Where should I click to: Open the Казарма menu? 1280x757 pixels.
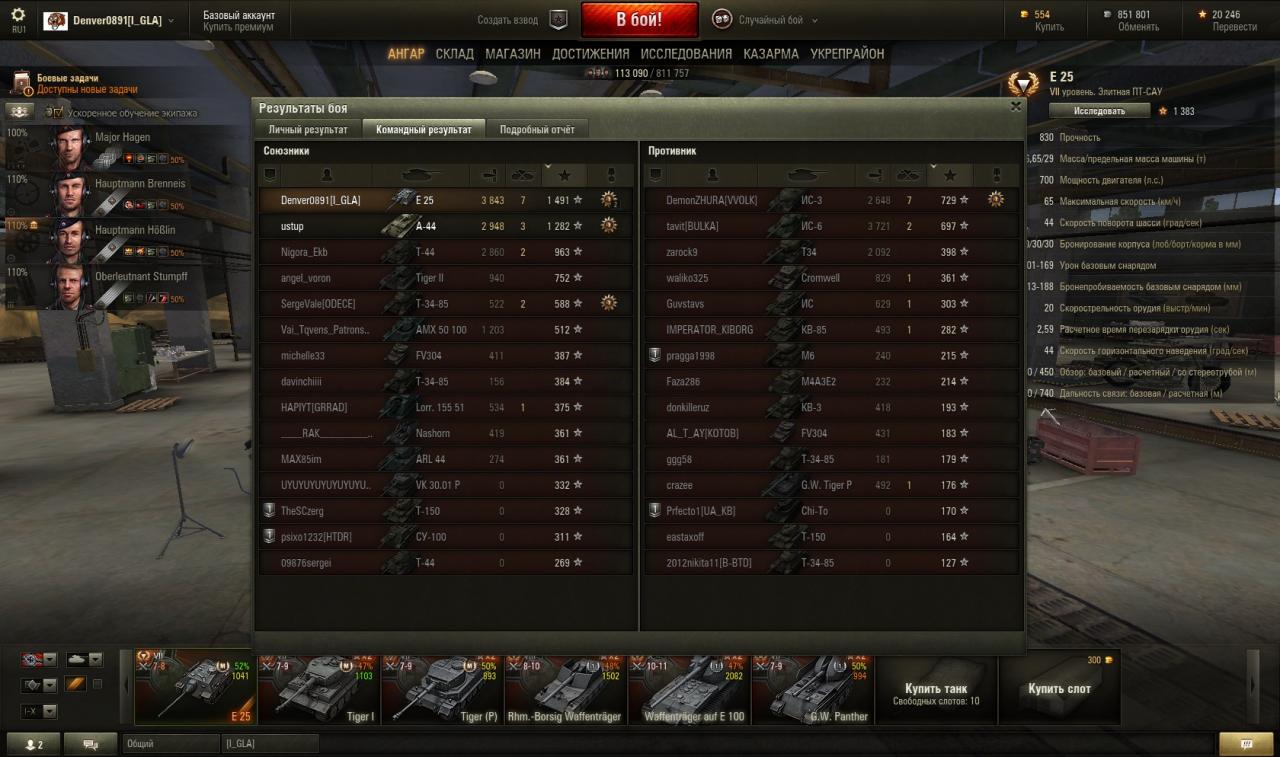(x=770, y=54)
